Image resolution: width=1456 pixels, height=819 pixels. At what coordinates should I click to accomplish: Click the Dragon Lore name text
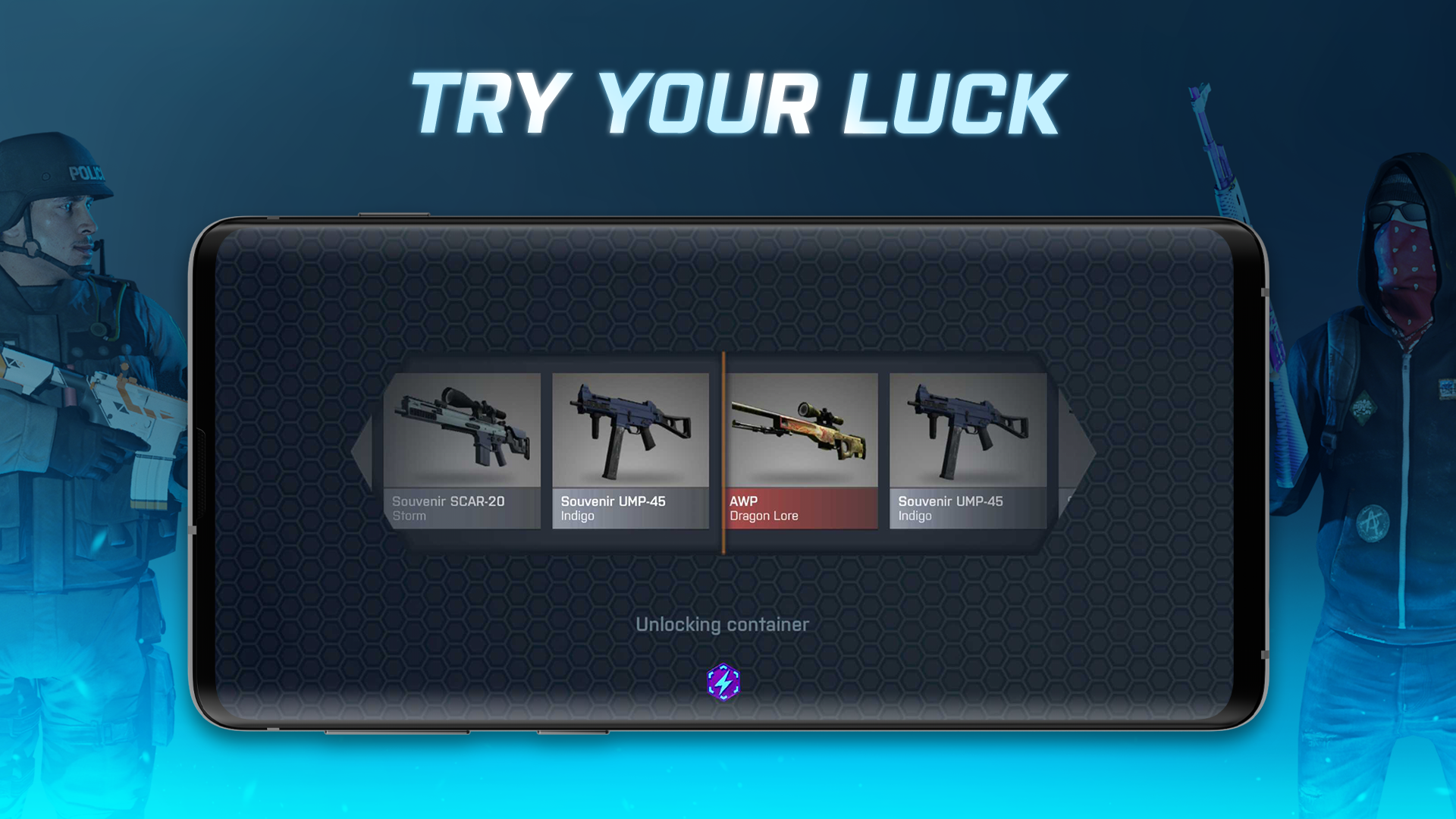tap(763, 516)
